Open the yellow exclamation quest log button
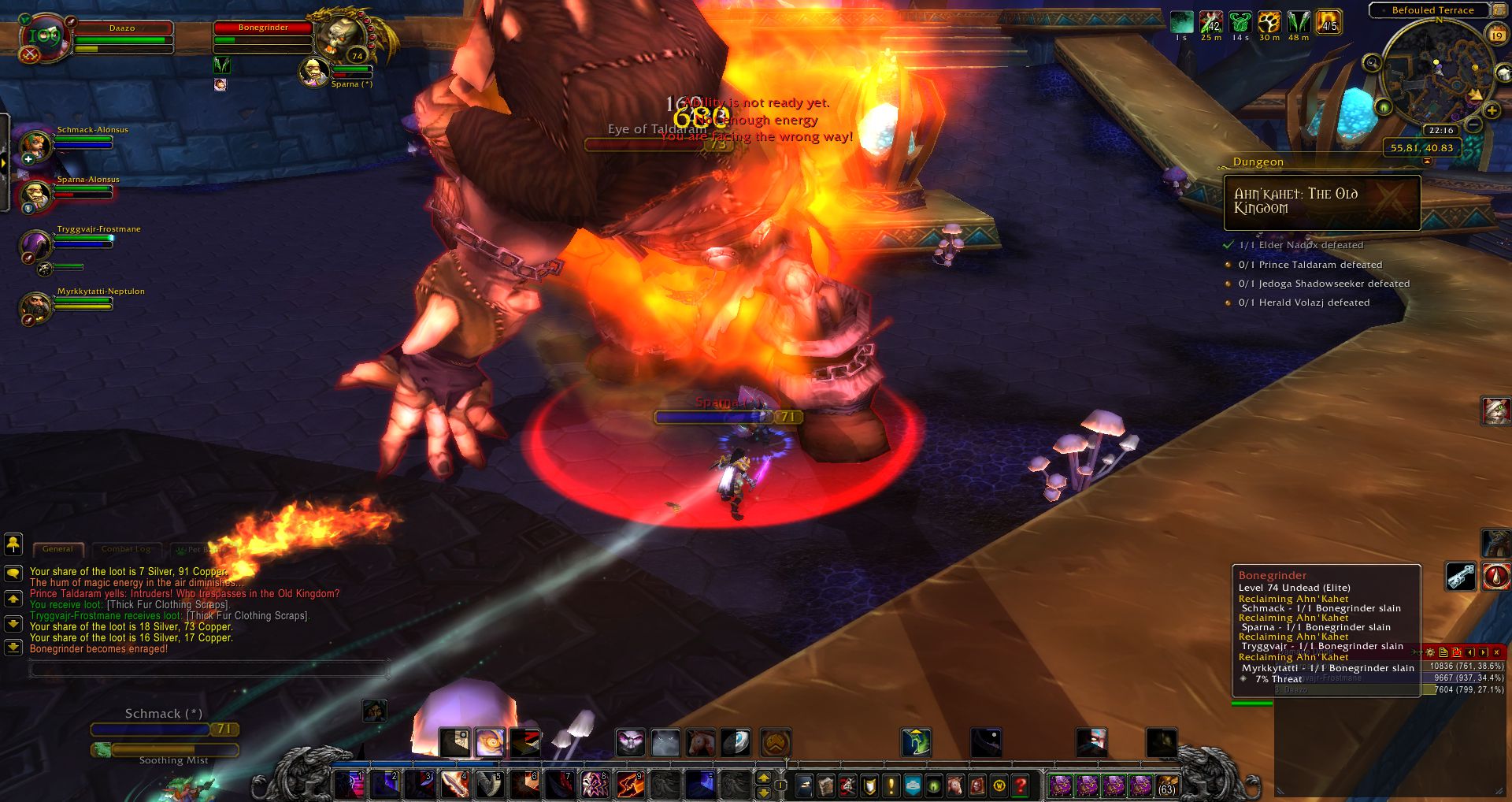The width and height of the screenshot is (1512, 802). click(x=891, y=785)
